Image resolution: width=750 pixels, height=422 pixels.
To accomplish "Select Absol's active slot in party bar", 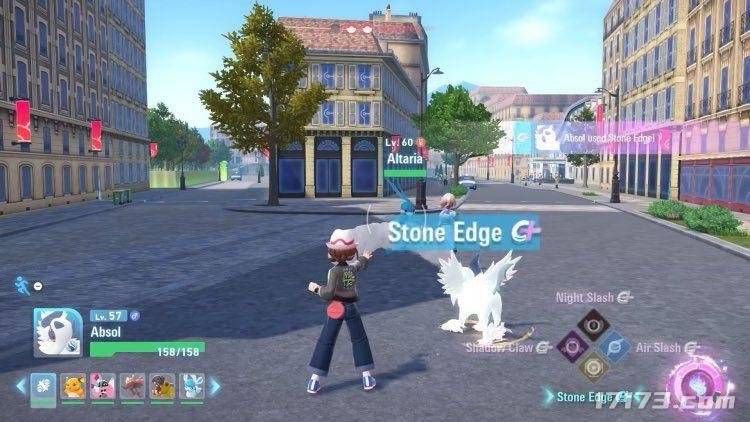I will point(43,386).
